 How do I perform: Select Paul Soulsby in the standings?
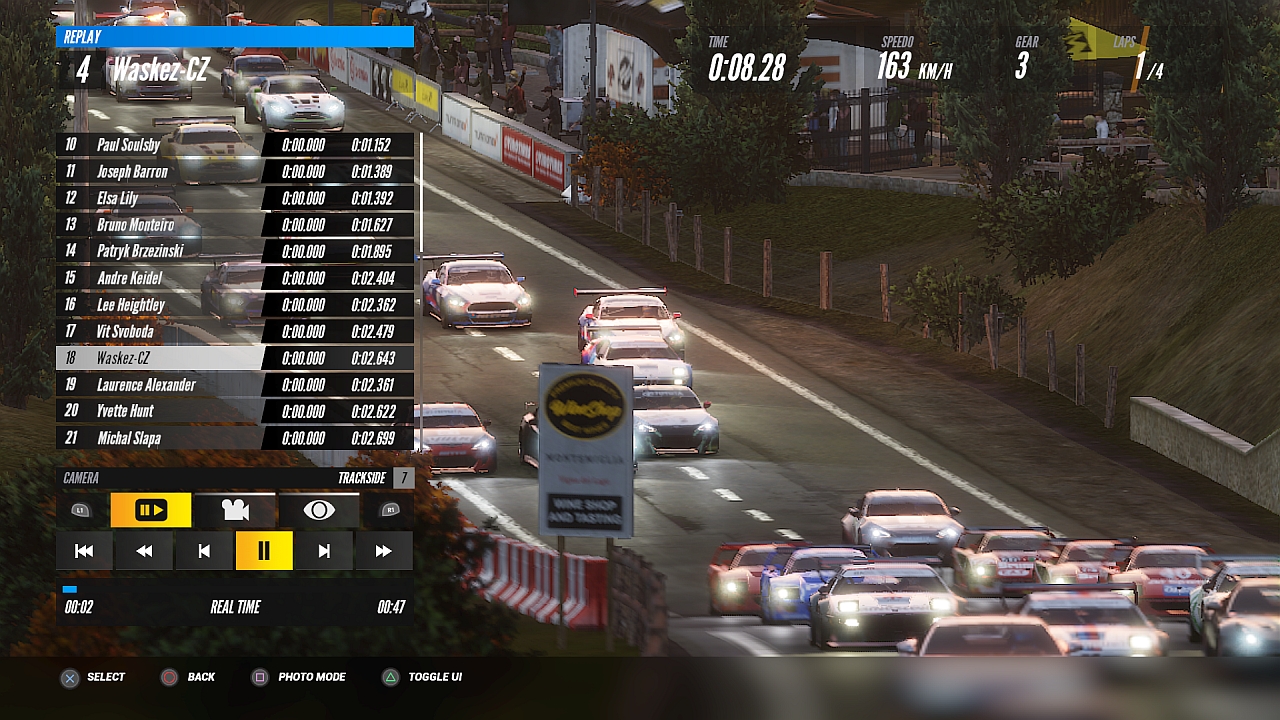pos(160,145)
